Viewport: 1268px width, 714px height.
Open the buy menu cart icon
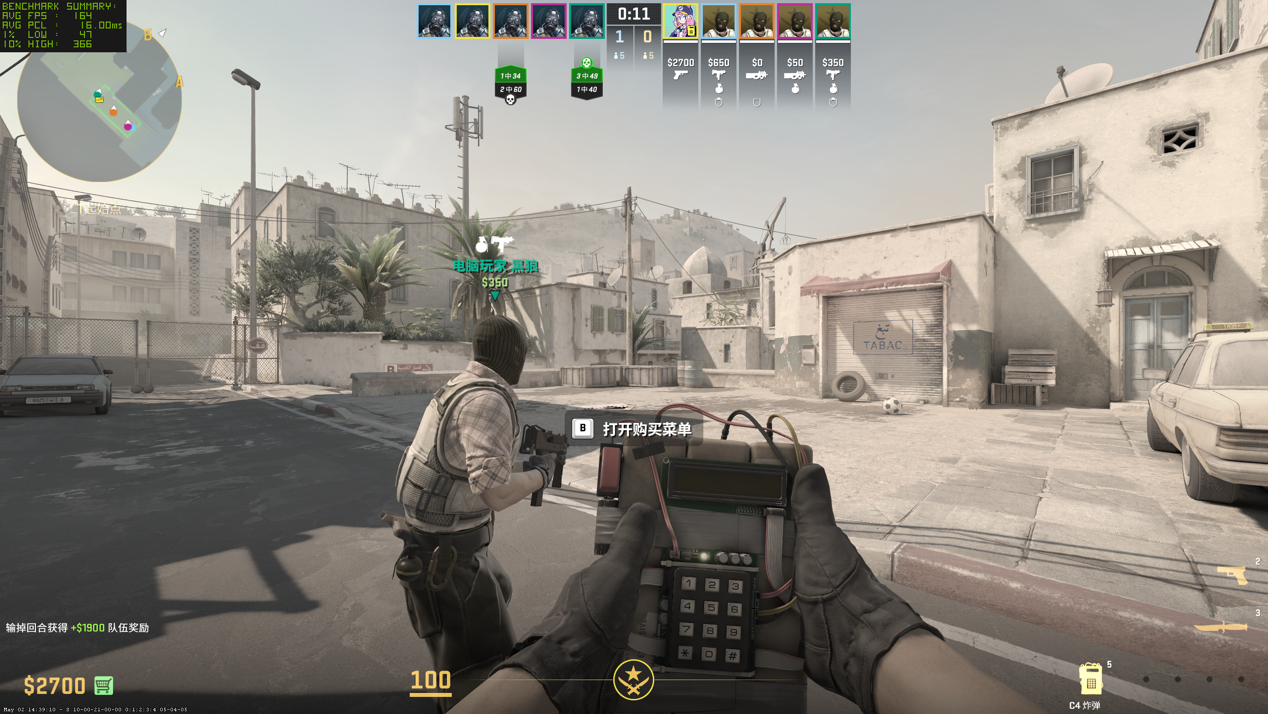tap(103, 685)
